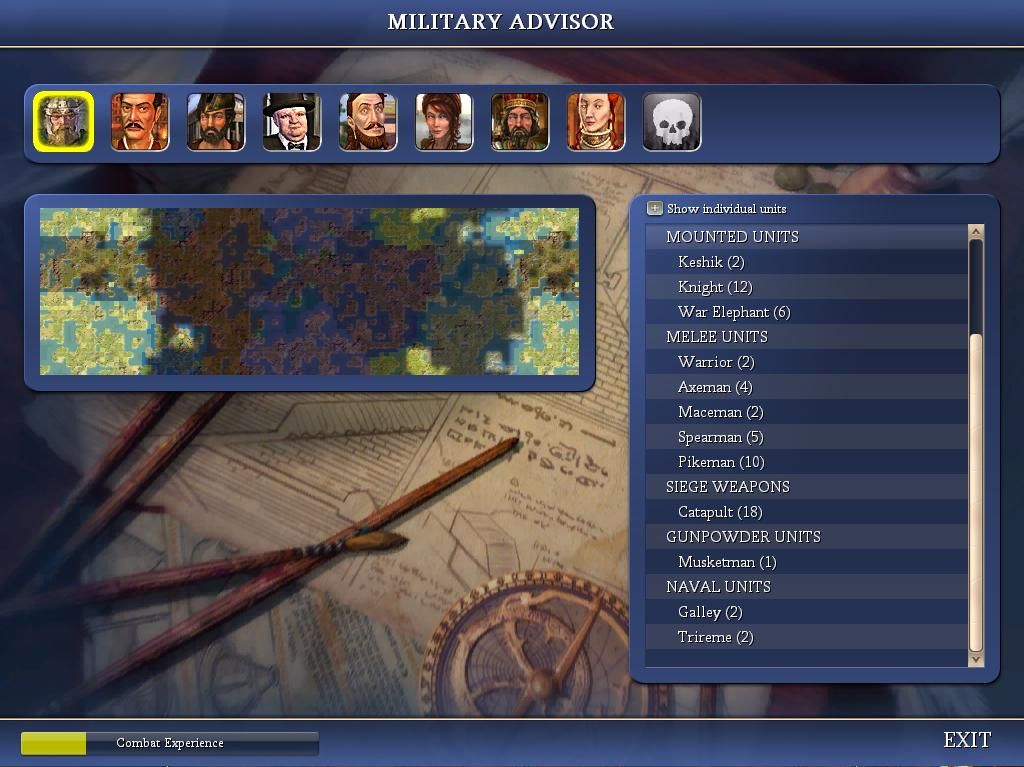
Task: Select the crowned bearded king portrait
Action: (x=519, y=122)
